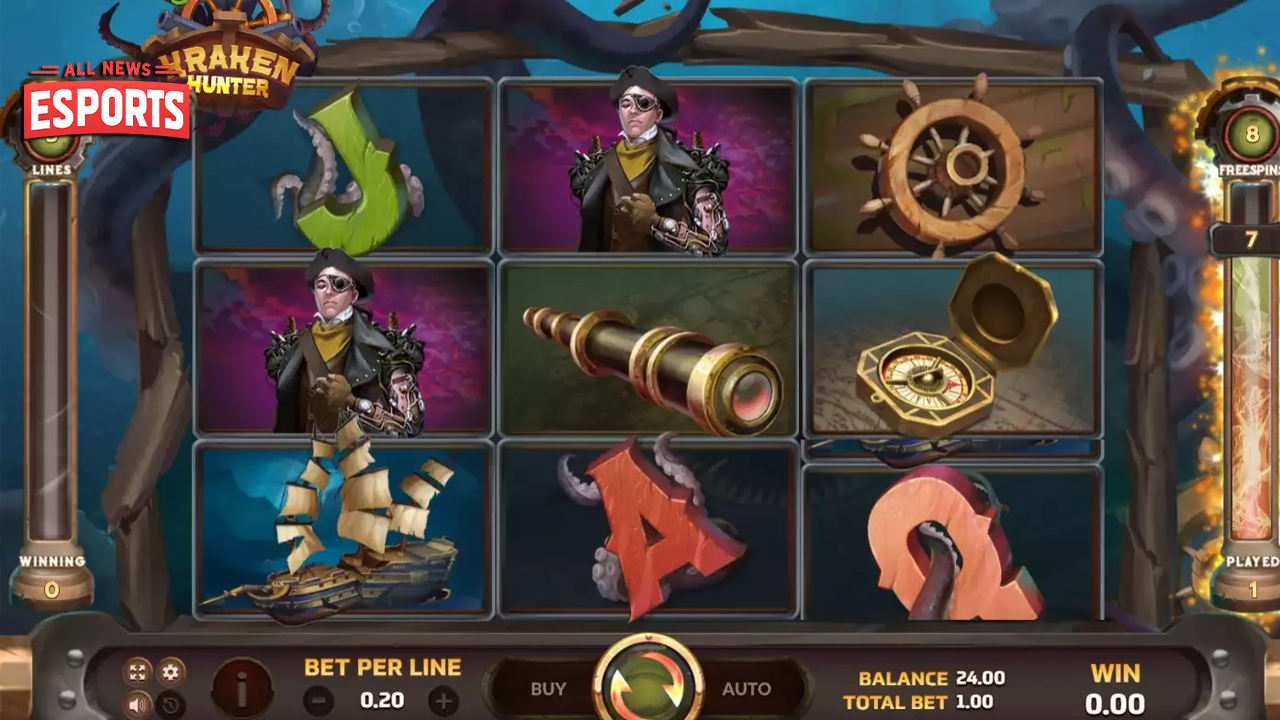Decrease bet per line with minus
The height and width of the screenshot is (720, 1280).
coord(318,701)
